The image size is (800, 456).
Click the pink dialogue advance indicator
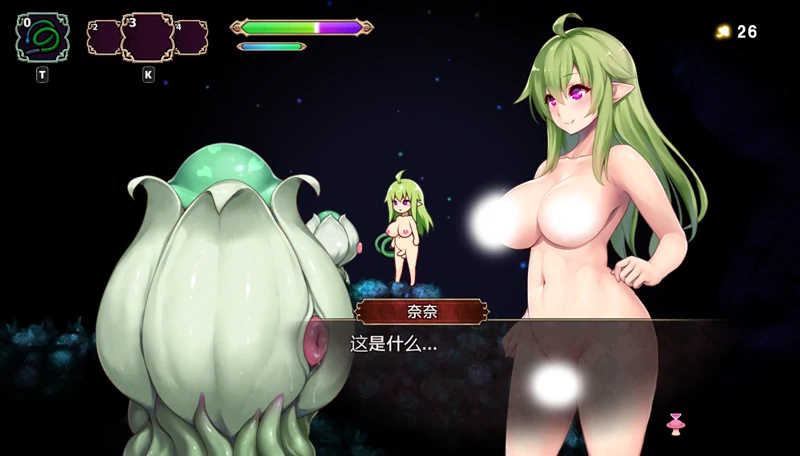point(675,423)
